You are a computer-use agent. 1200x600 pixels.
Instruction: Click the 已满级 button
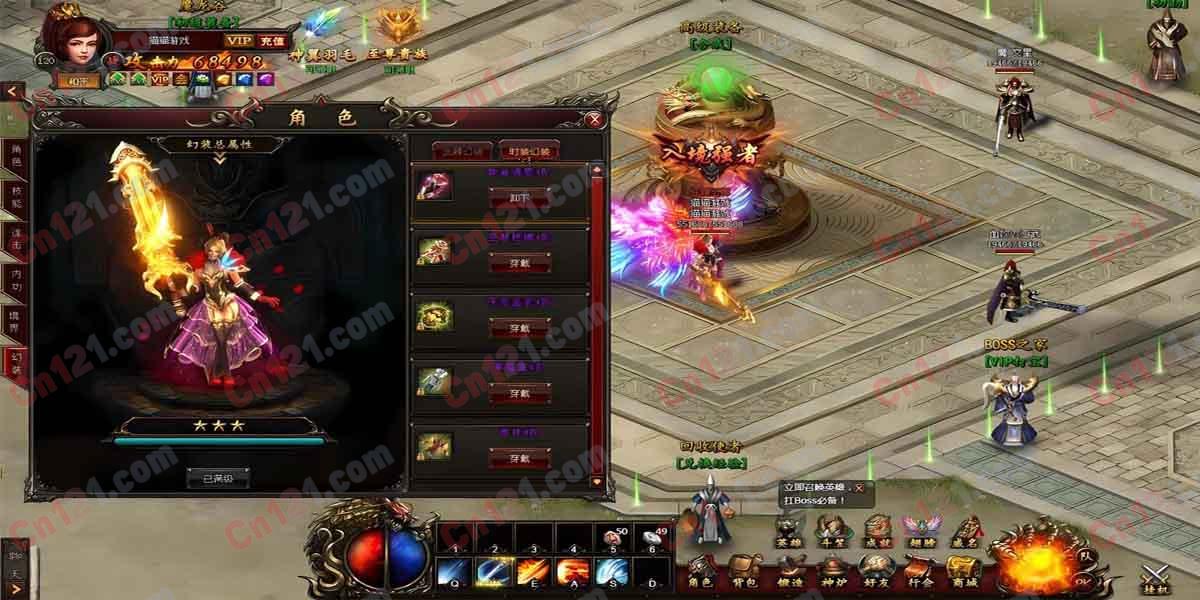[217, 479]
